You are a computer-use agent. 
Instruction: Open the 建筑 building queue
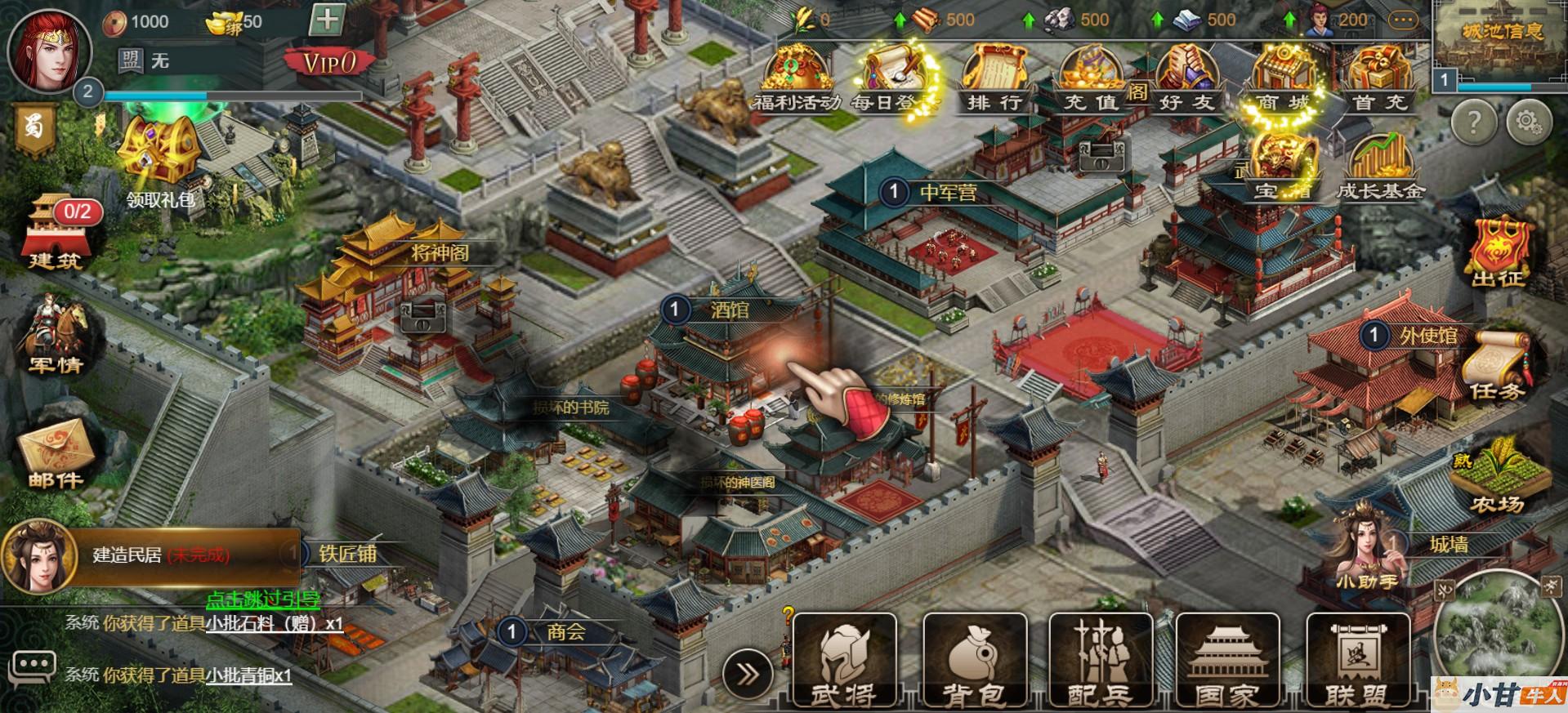point(56,234)
